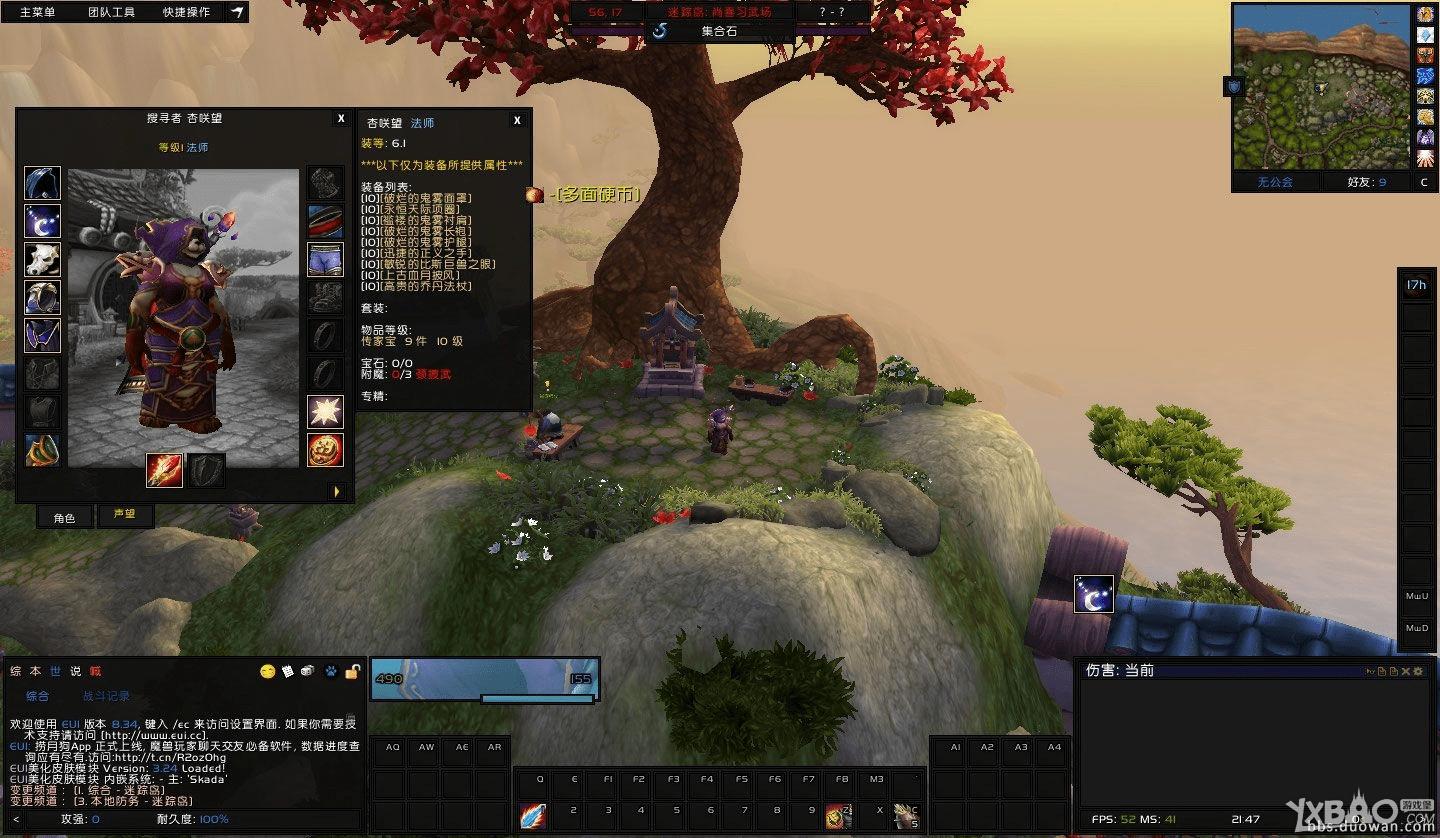
Task: Open the 团队工具 raid tools menu
Action: (111, 12)
